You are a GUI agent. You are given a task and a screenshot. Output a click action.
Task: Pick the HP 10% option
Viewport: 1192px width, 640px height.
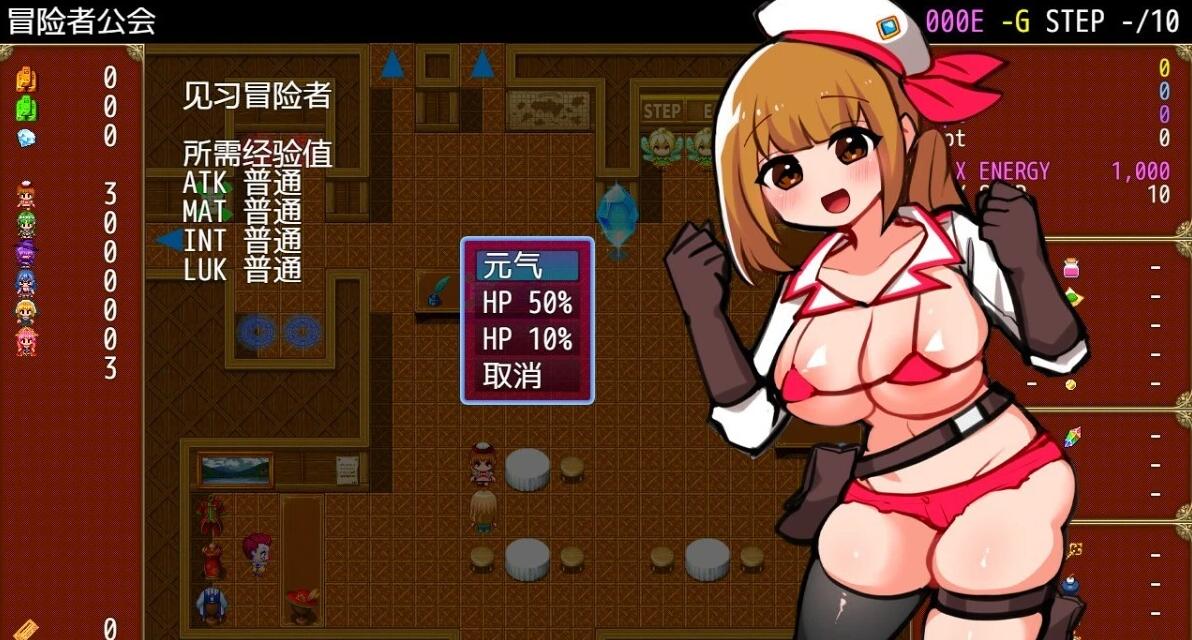pyautogui.click(x=527, y=339)
